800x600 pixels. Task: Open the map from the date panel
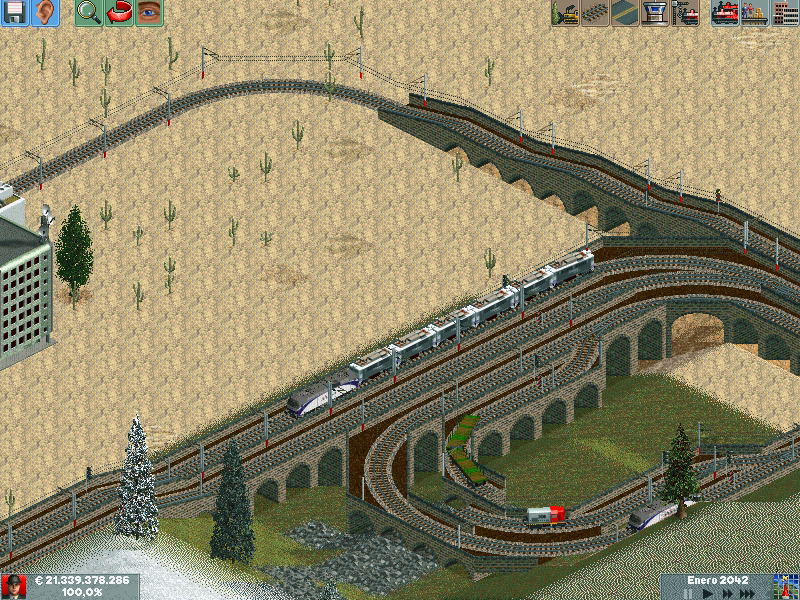(785, 586)
